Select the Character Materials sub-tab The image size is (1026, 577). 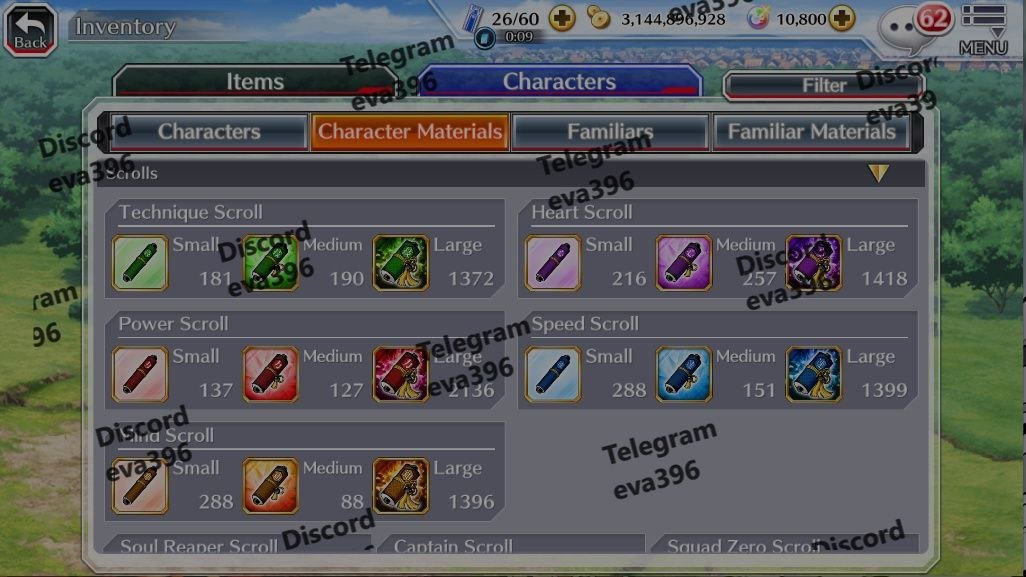click(x=409, y=131)
